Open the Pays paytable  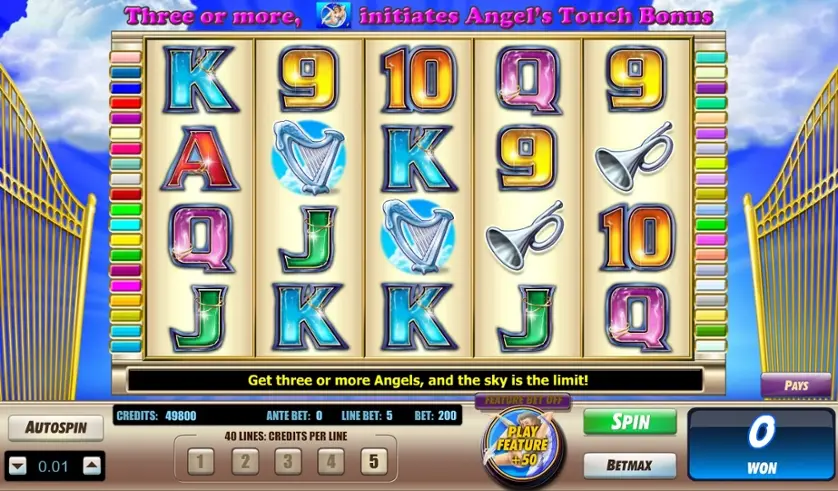(795, 385)
